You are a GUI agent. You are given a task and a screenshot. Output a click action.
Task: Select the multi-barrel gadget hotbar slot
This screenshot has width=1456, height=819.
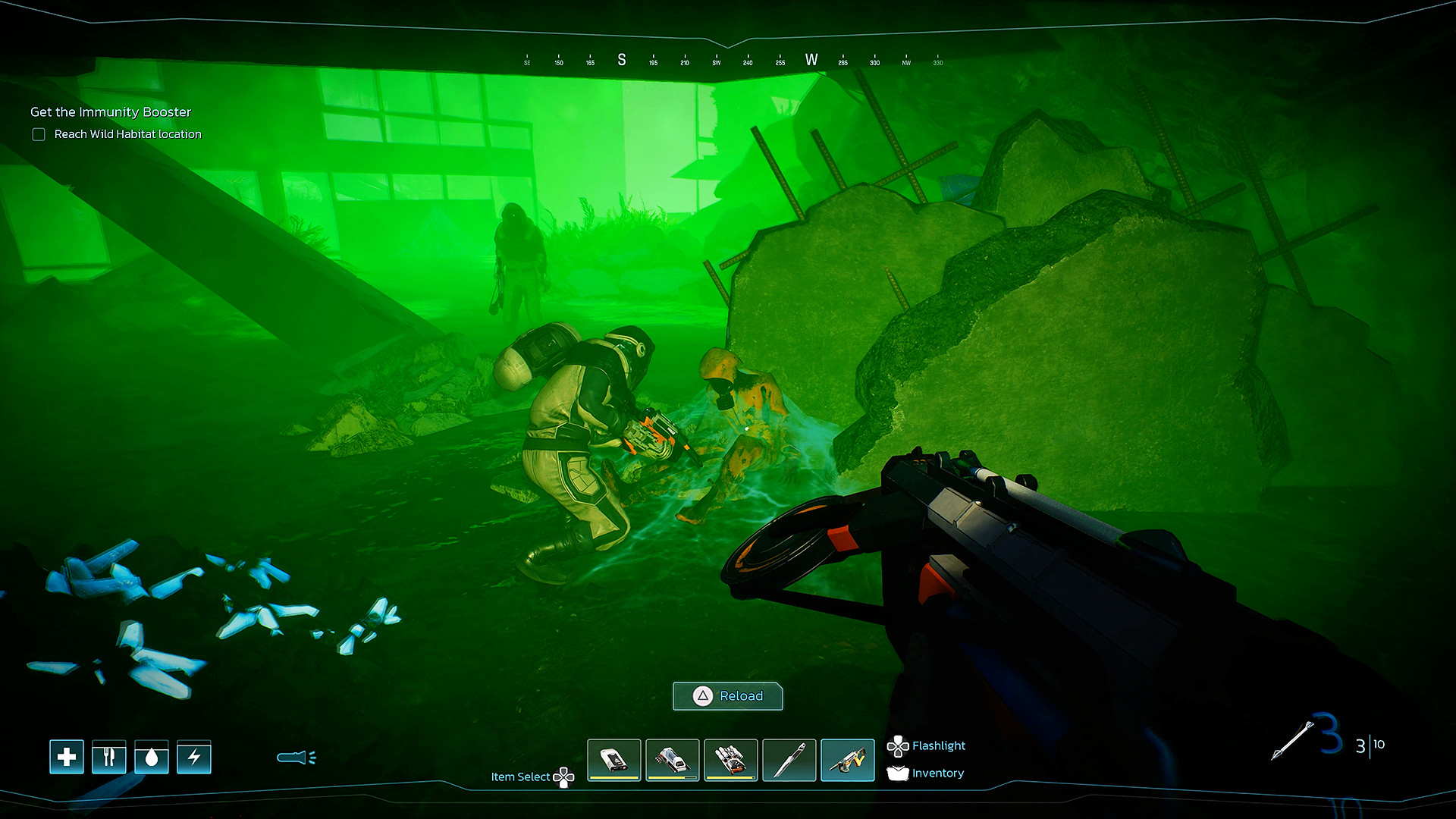(731, 759)
